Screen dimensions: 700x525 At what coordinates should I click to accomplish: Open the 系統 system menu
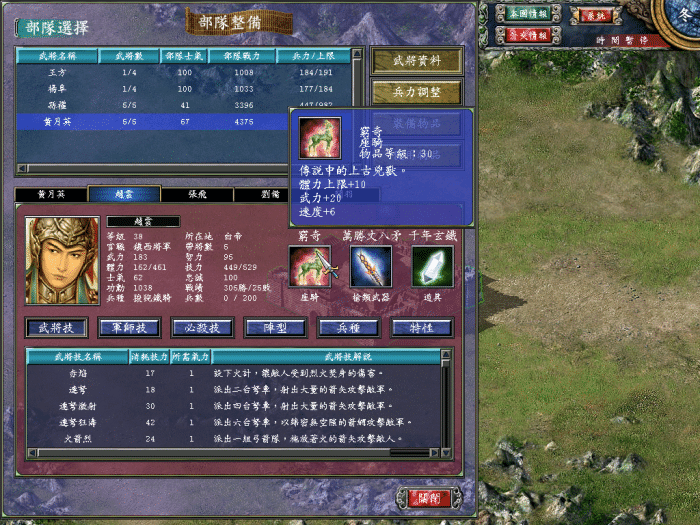[x=595, y=15]
